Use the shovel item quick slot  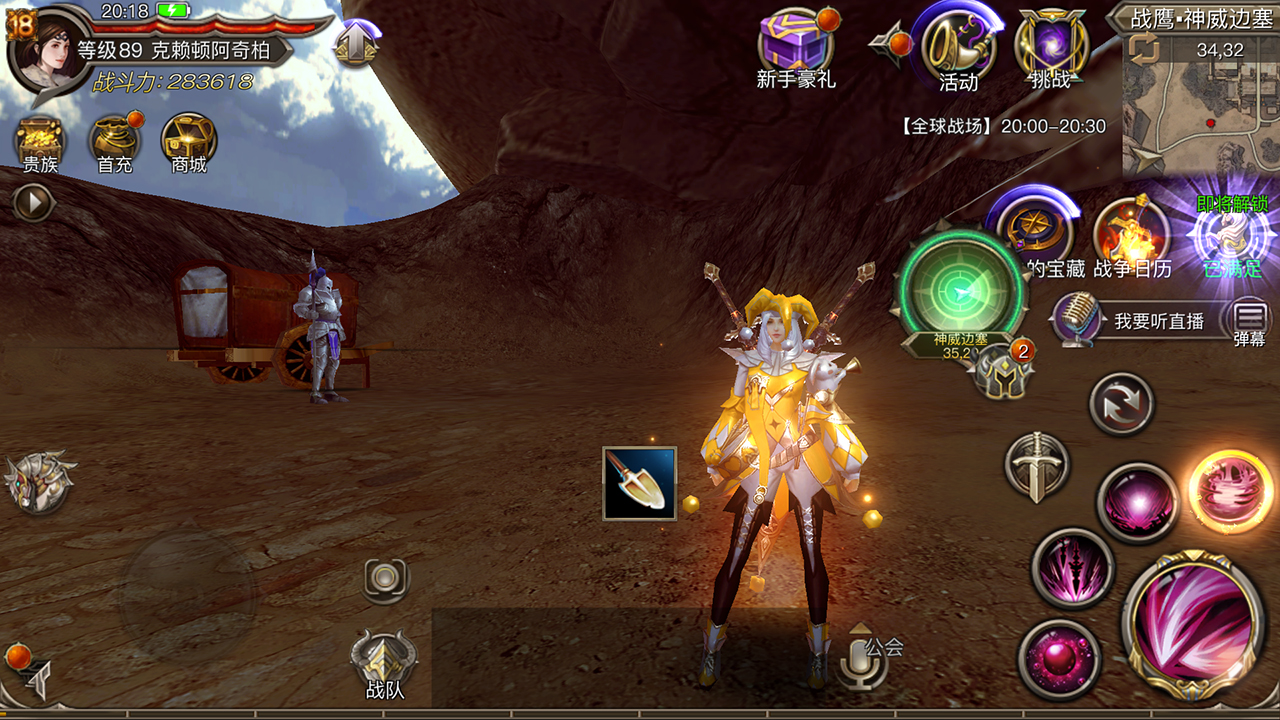click(640, 483)
